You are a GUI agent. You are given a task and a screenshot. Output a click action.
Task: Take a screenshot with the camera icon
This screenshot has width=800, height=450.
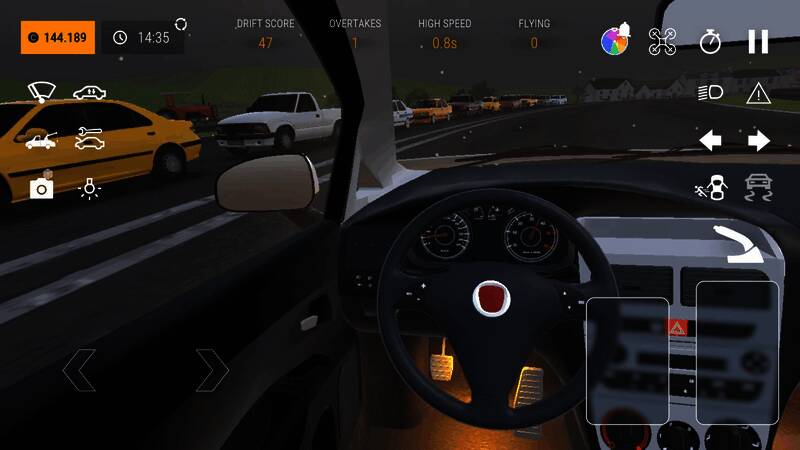tap(41, 187)
